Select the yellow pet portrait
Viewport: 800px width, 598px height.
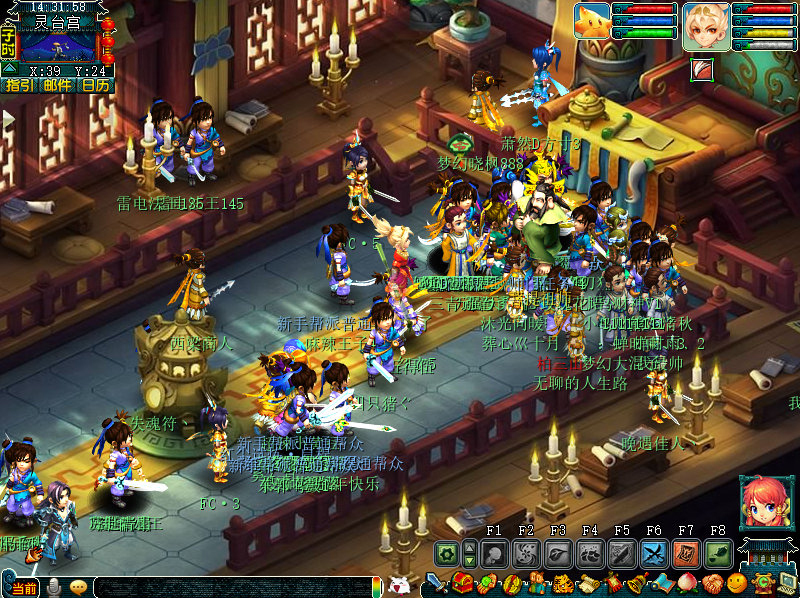coord(592,21)
